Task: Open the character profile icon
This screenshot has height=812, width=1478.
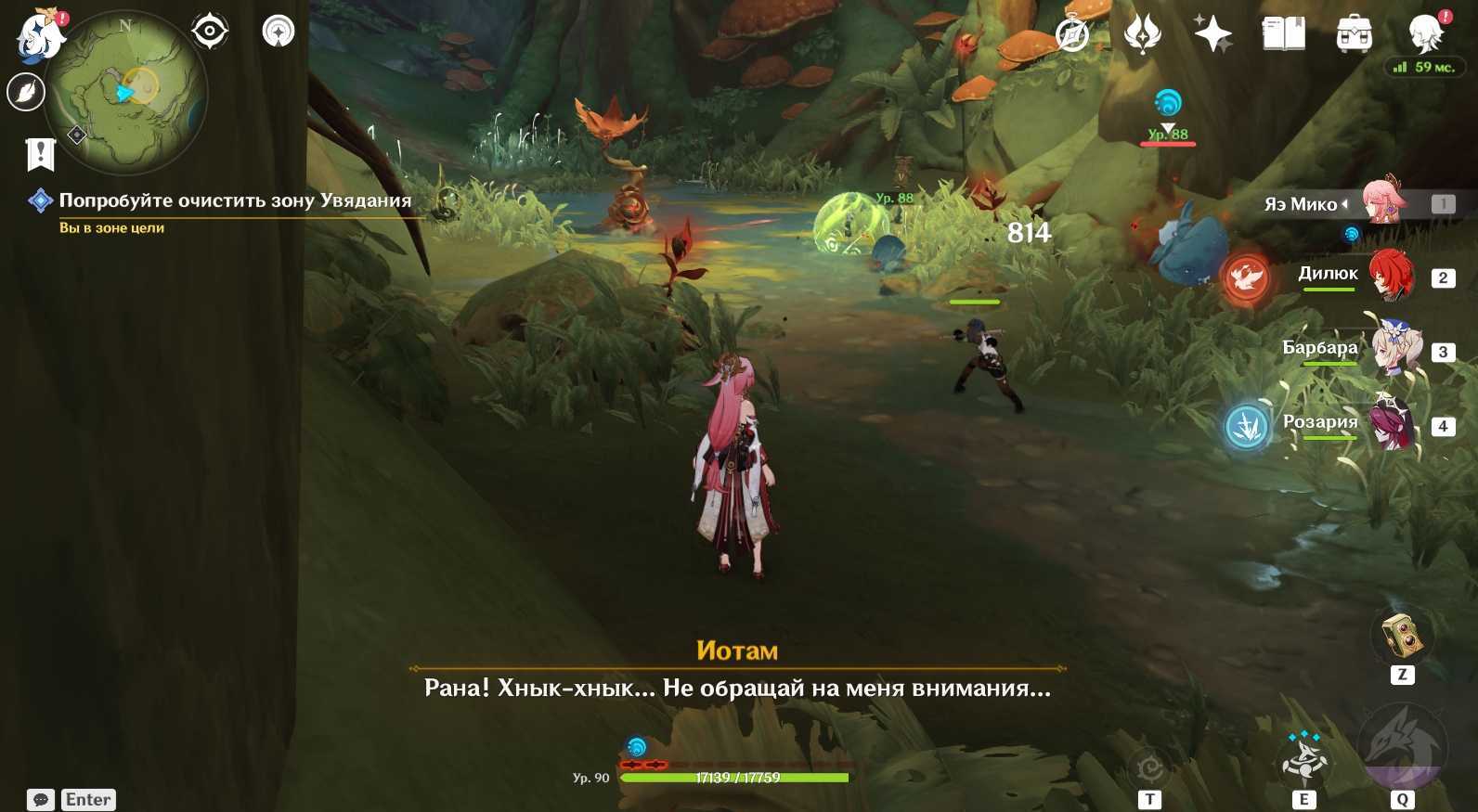Action: [1425, 33]
